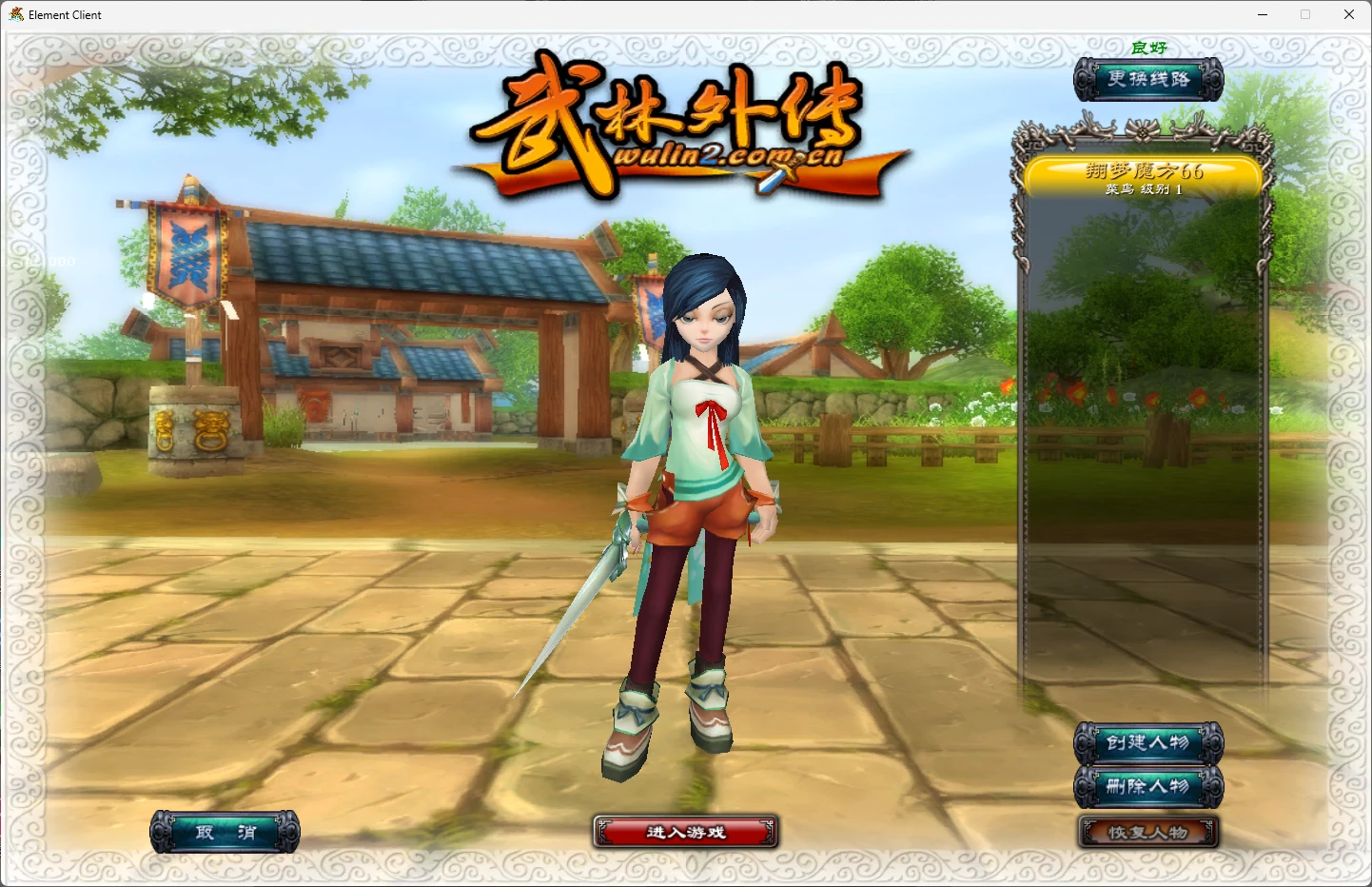The width and height of the screenshot is (1372, 887).
Task: Open 创建人物 to create a character
Action: 1148,742
